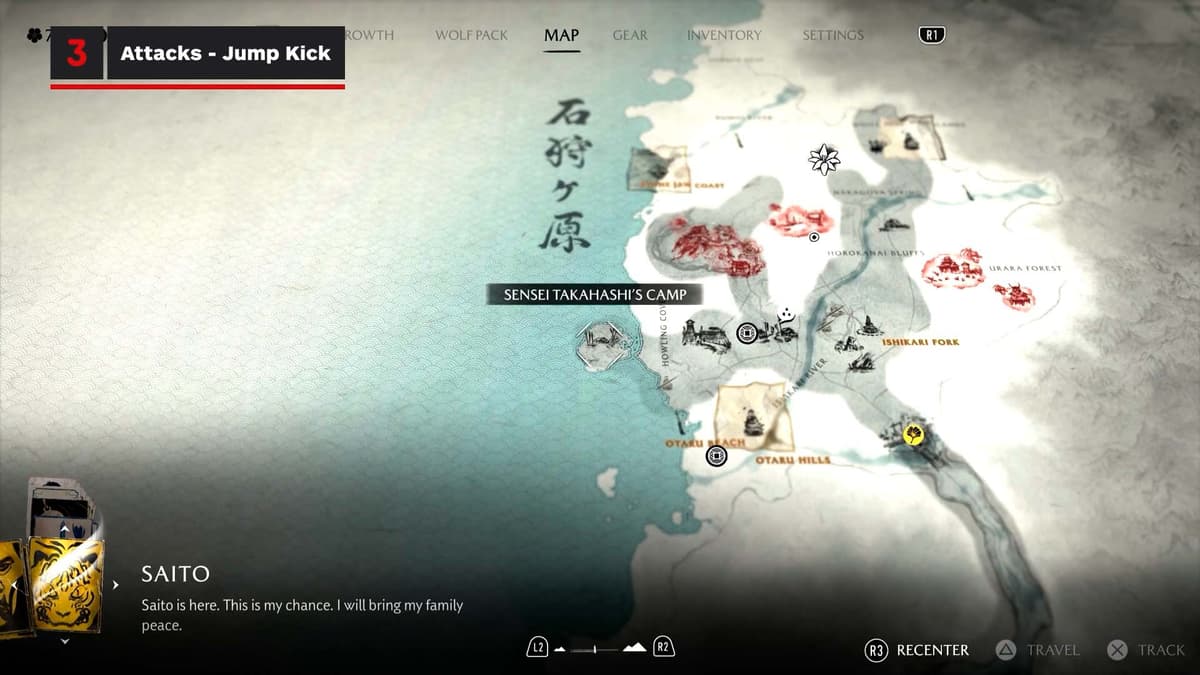Cycle cards using the down arrow below Saito
The height and width of the screenshot is (675, 1200).
[65, 641]
